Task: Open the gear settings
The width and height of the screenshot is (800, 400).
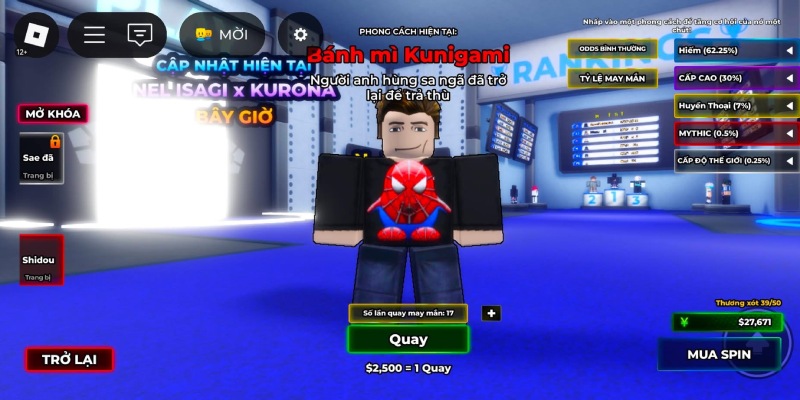Action: pos(300,35)
